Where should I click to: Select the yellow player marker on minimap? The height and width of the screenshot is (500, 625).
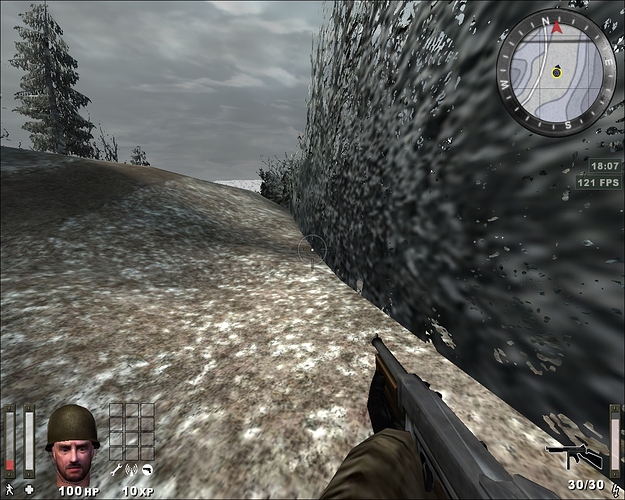557,72
